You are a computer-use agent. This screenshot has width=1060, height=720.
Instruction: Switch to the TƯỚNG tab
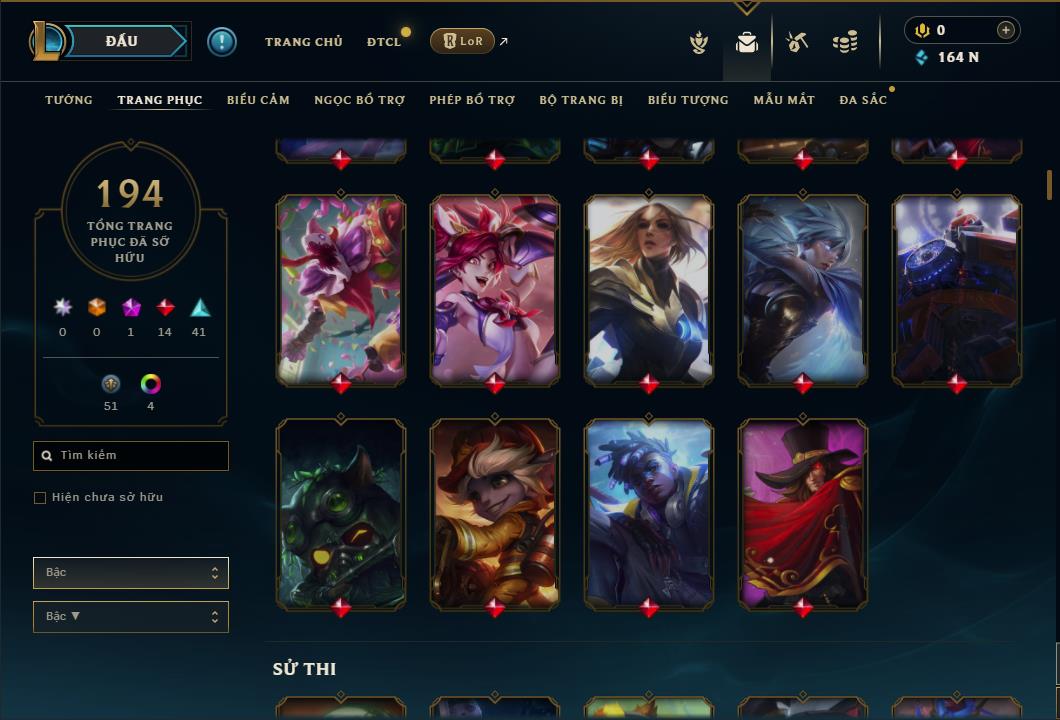tap(69, 100)
